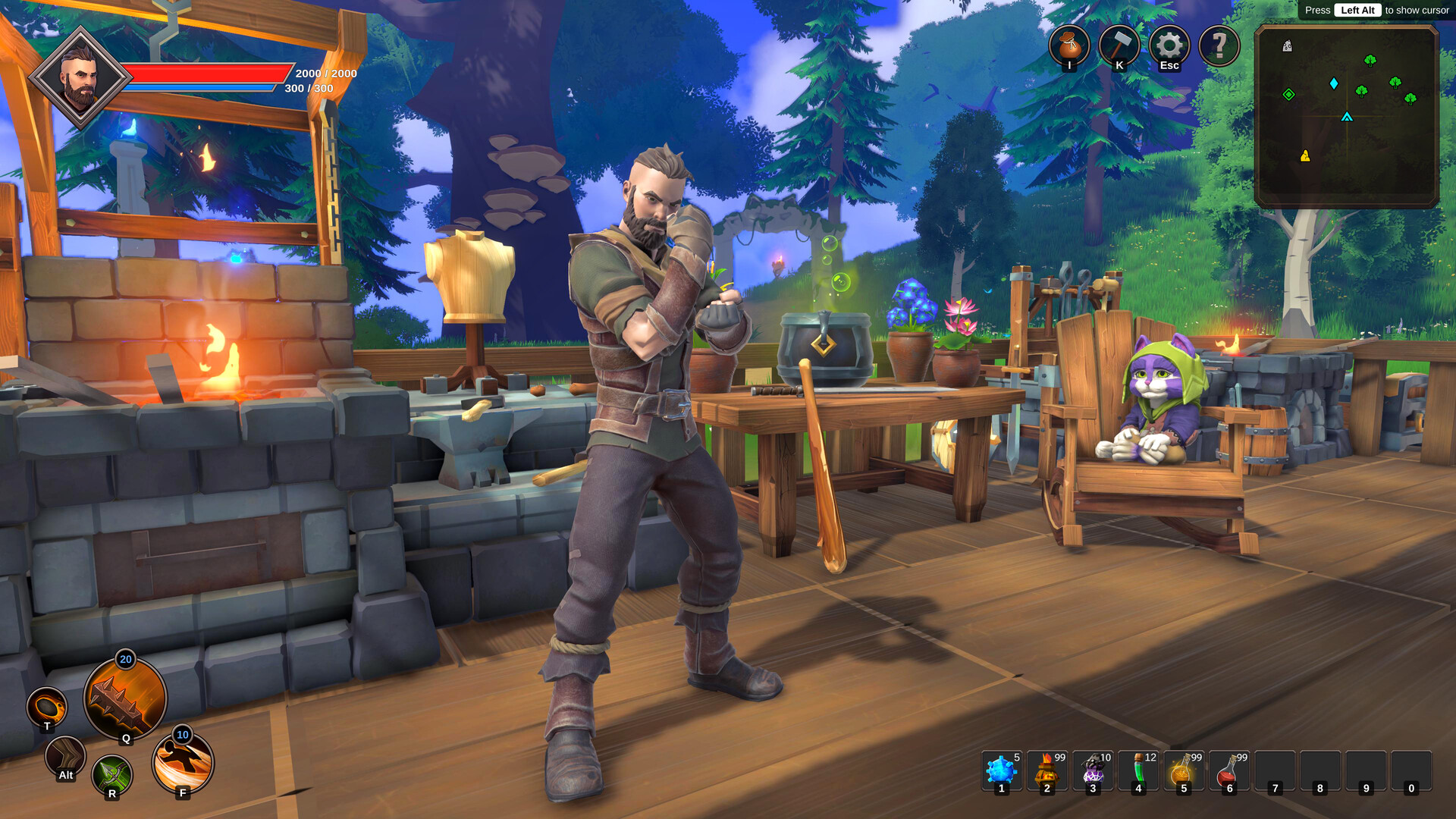Activate the fiery rock throw ability
This screenshot has height=819, width=1456.
pyautogui.click(x=47, y=708)
